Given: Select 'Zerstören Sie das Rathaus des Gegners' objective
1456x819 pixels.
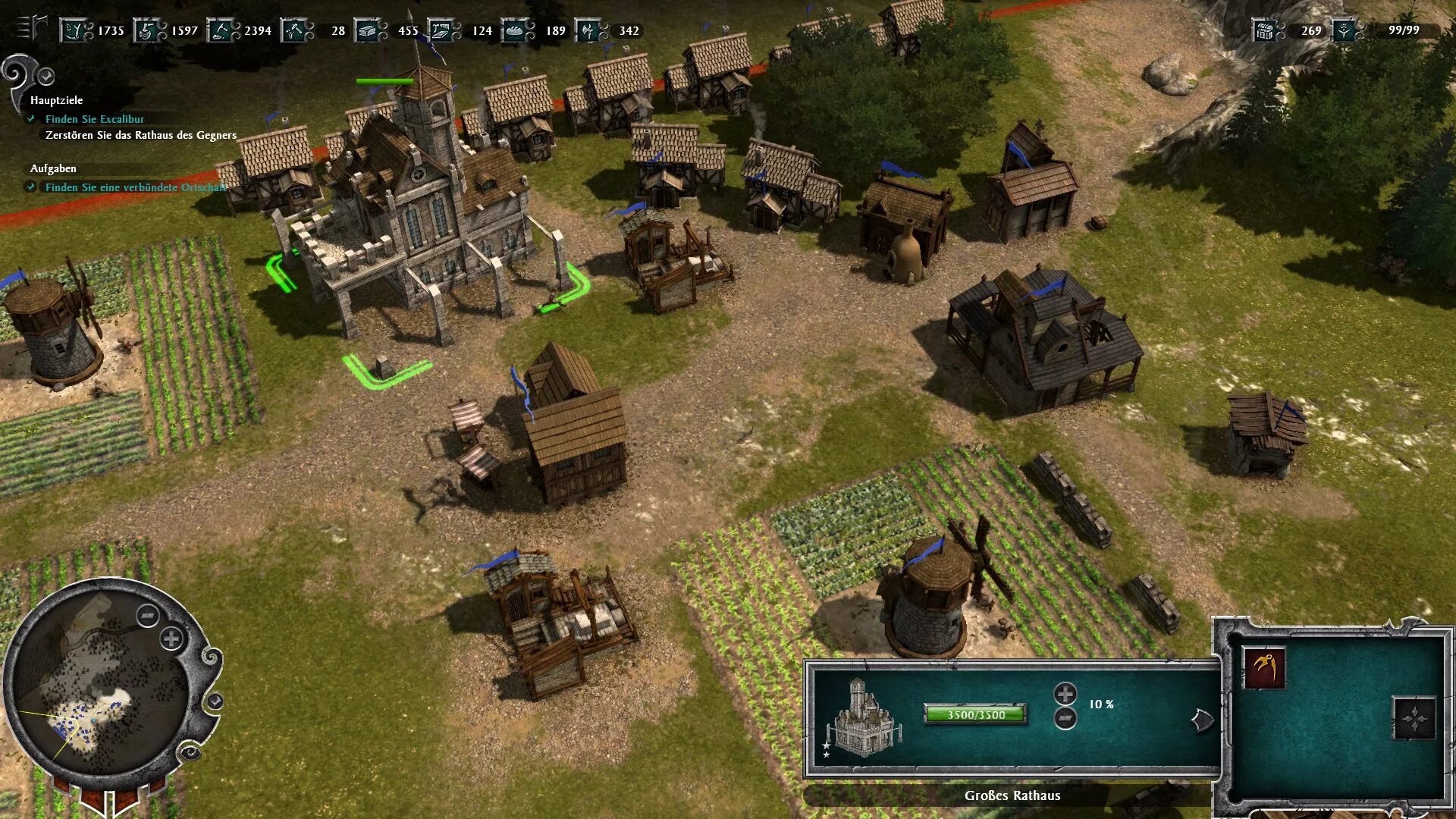Looking at the screenshot, I should pos(141,135).
